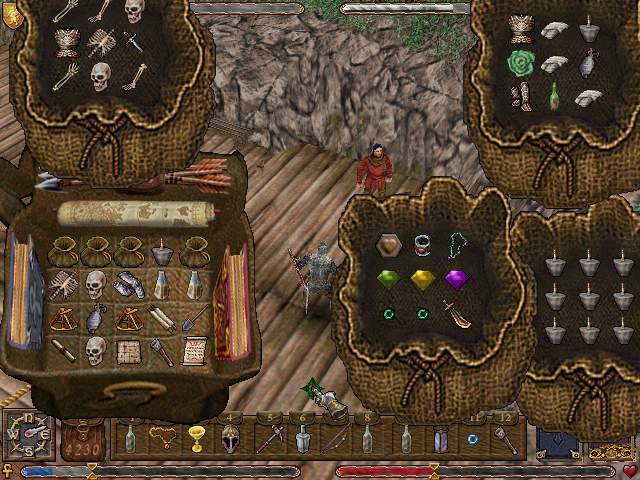Select the purple gem in the bag

click(x=456, y=279)
